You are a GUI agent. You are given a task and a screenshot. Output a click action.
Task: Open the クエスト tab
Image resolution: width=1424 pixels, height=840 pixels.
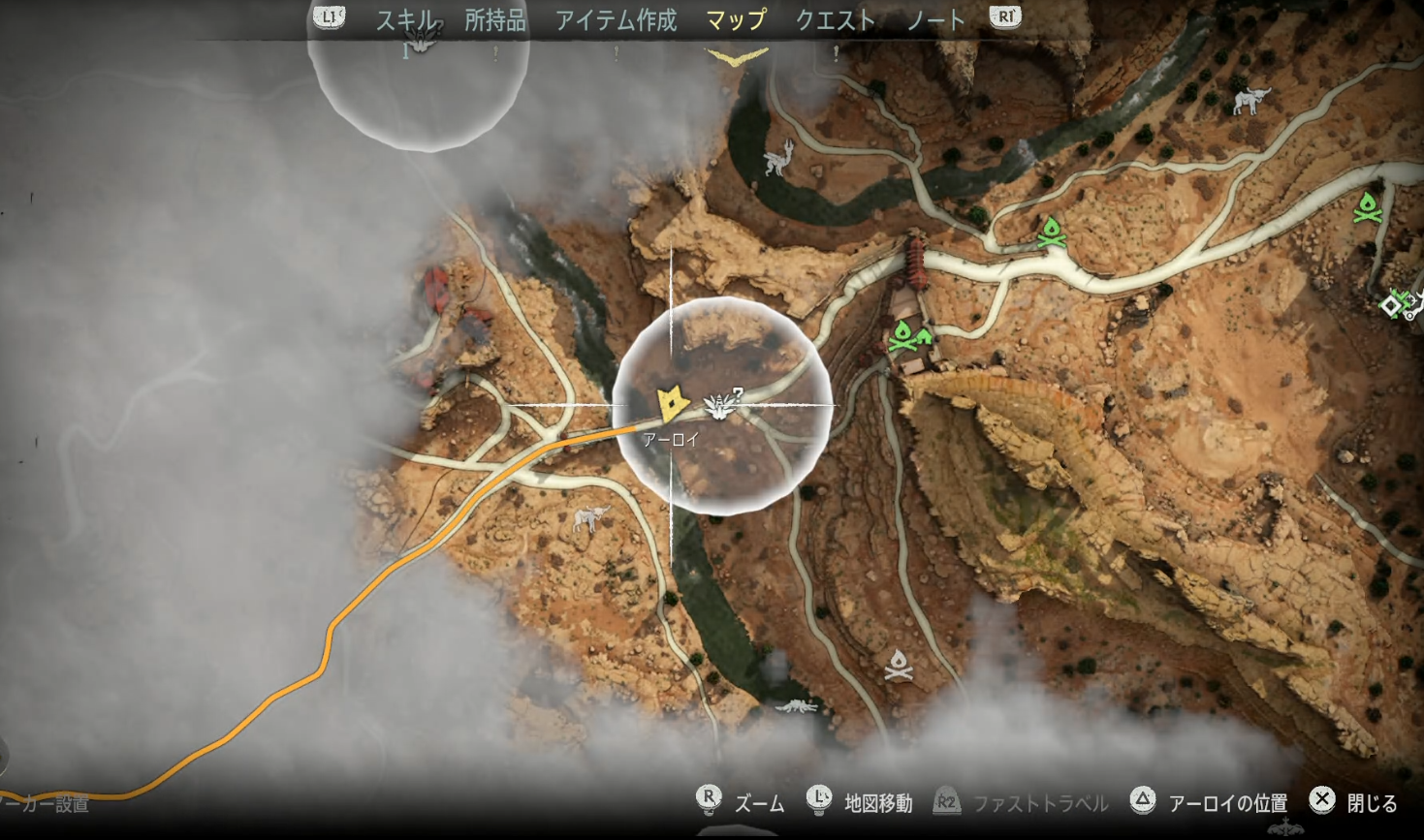tap(835, 20)
